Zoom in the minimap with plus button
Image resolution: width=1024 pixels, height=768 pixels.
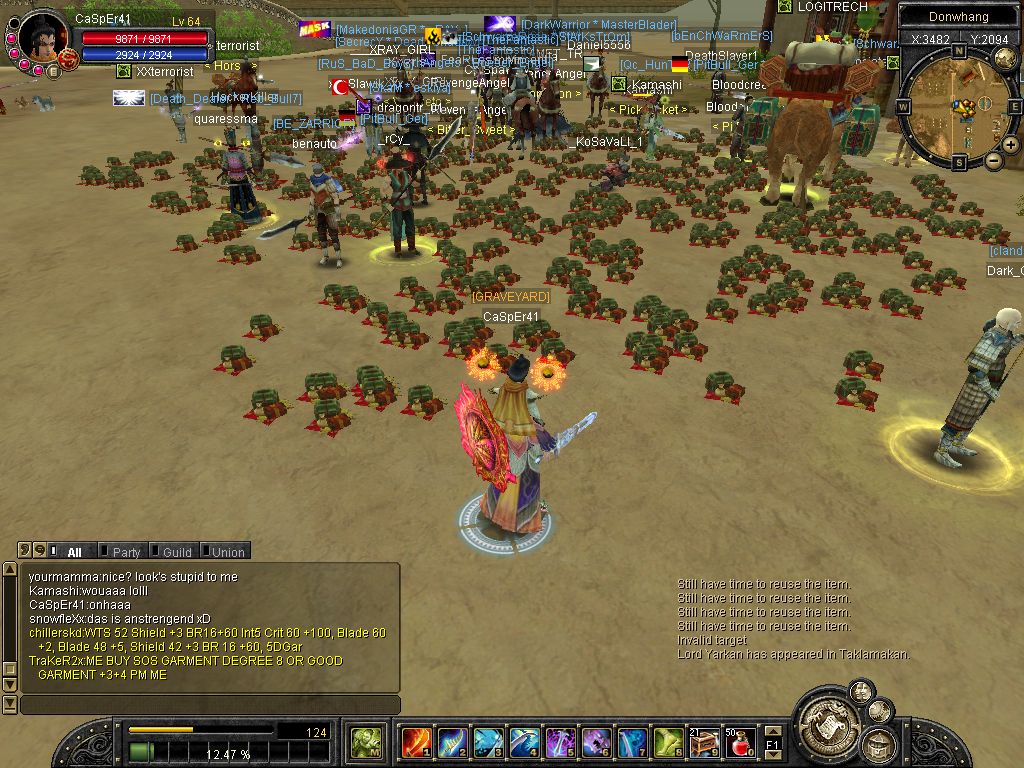[1011, 144]
